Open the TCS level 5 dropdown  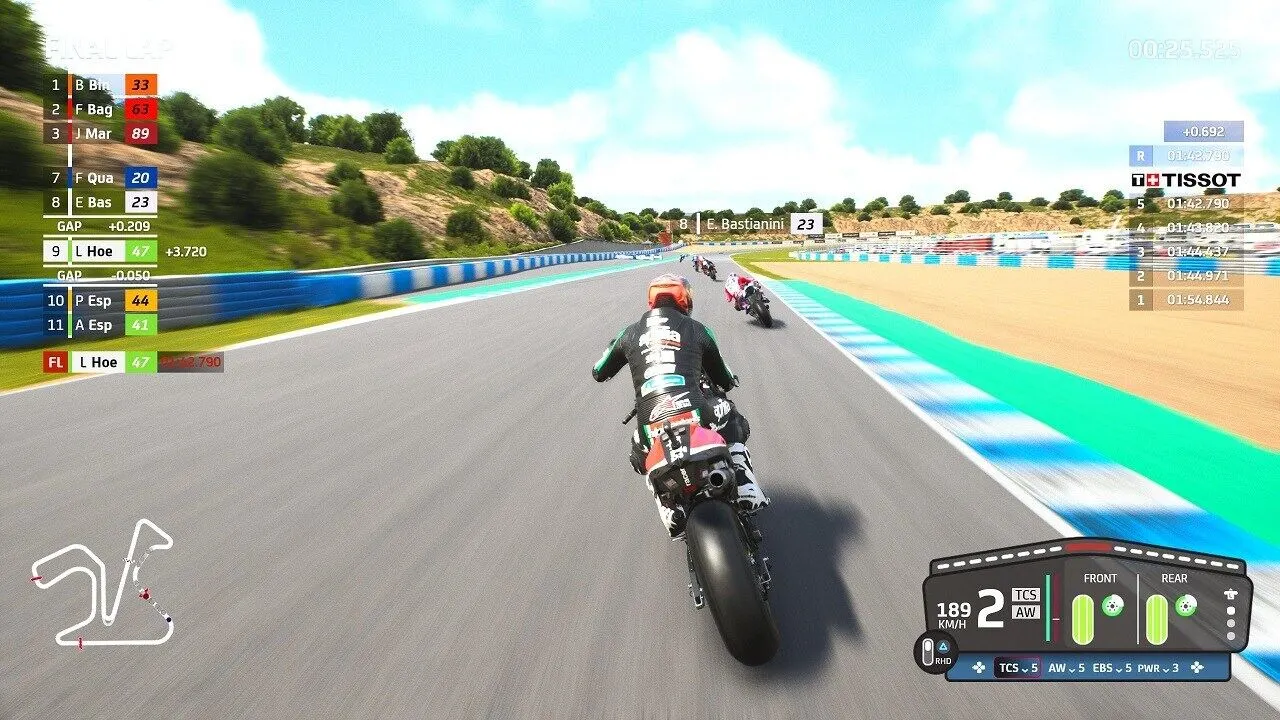click(x=1018, y=669)
